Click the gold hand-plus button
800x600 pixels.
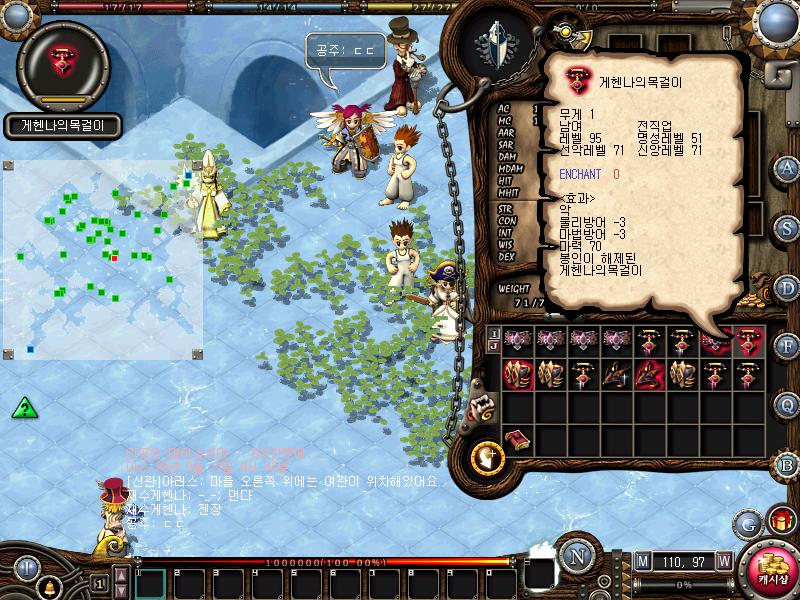click(487, 457)
